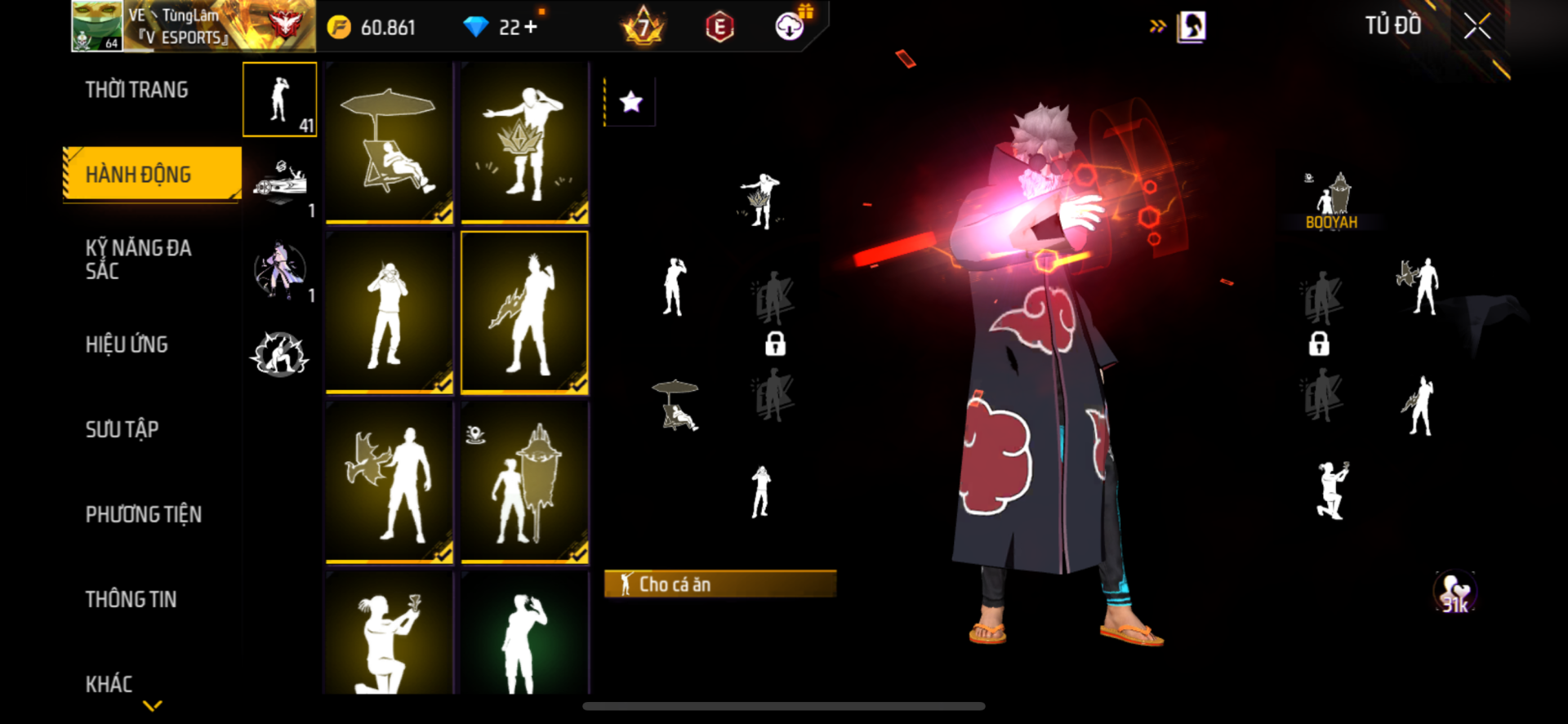Select the beach umbrella lounge chair emote
Viewport: 1568px width, 724px height.
tap(390, 142)
